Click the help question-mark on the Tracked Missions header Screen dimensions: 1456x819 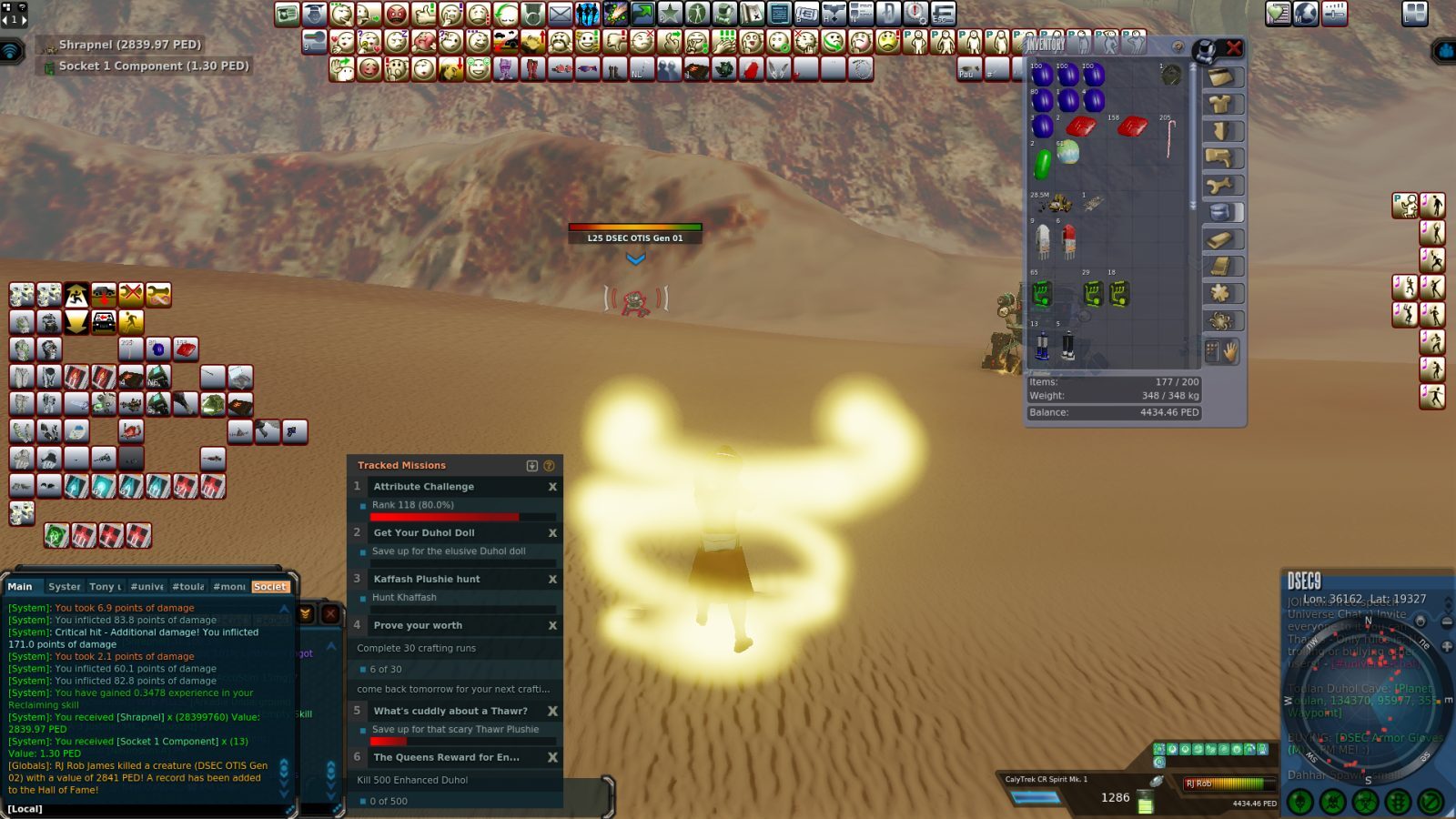pyautogui.click(x=548, y=465)
